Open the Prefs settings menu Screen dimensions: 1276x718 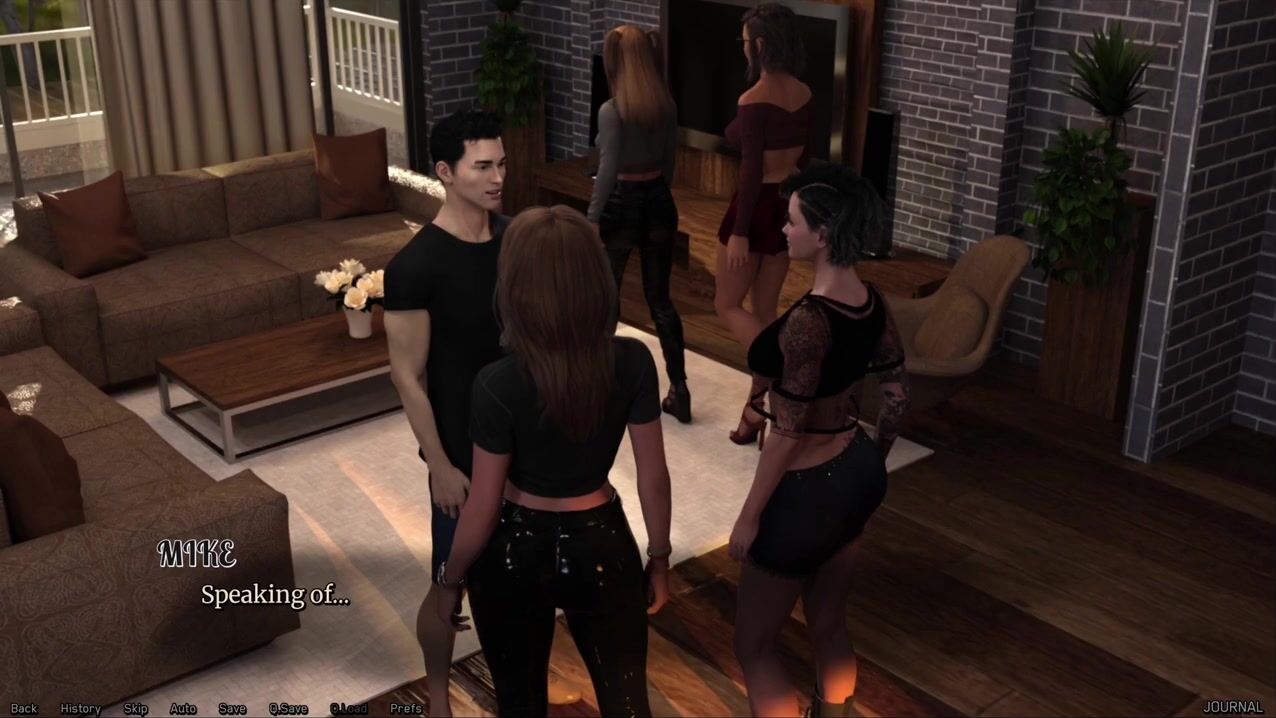[x=406, y=708]
